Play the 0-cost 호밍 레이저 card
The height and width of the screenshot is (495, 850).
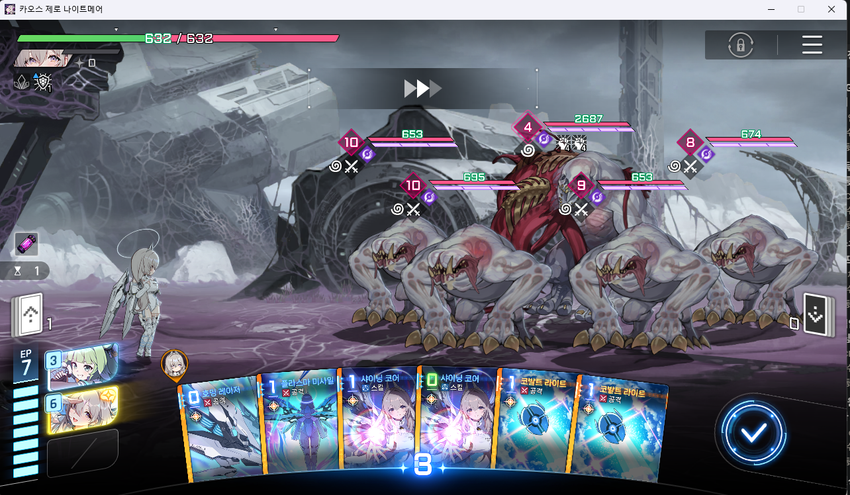(x=220, y=425)
